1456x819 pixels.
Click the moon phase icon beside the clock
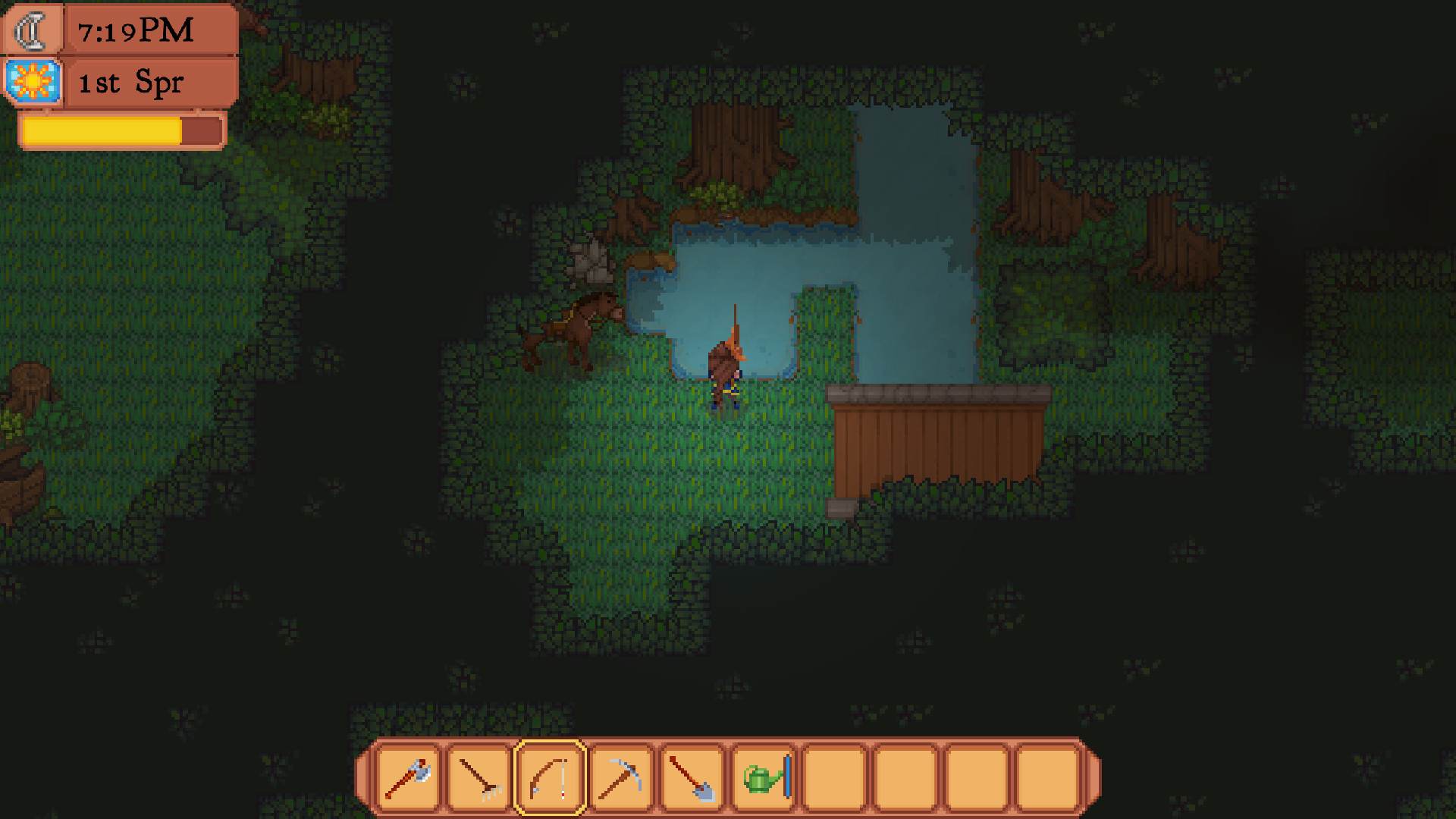pos(30,30)
